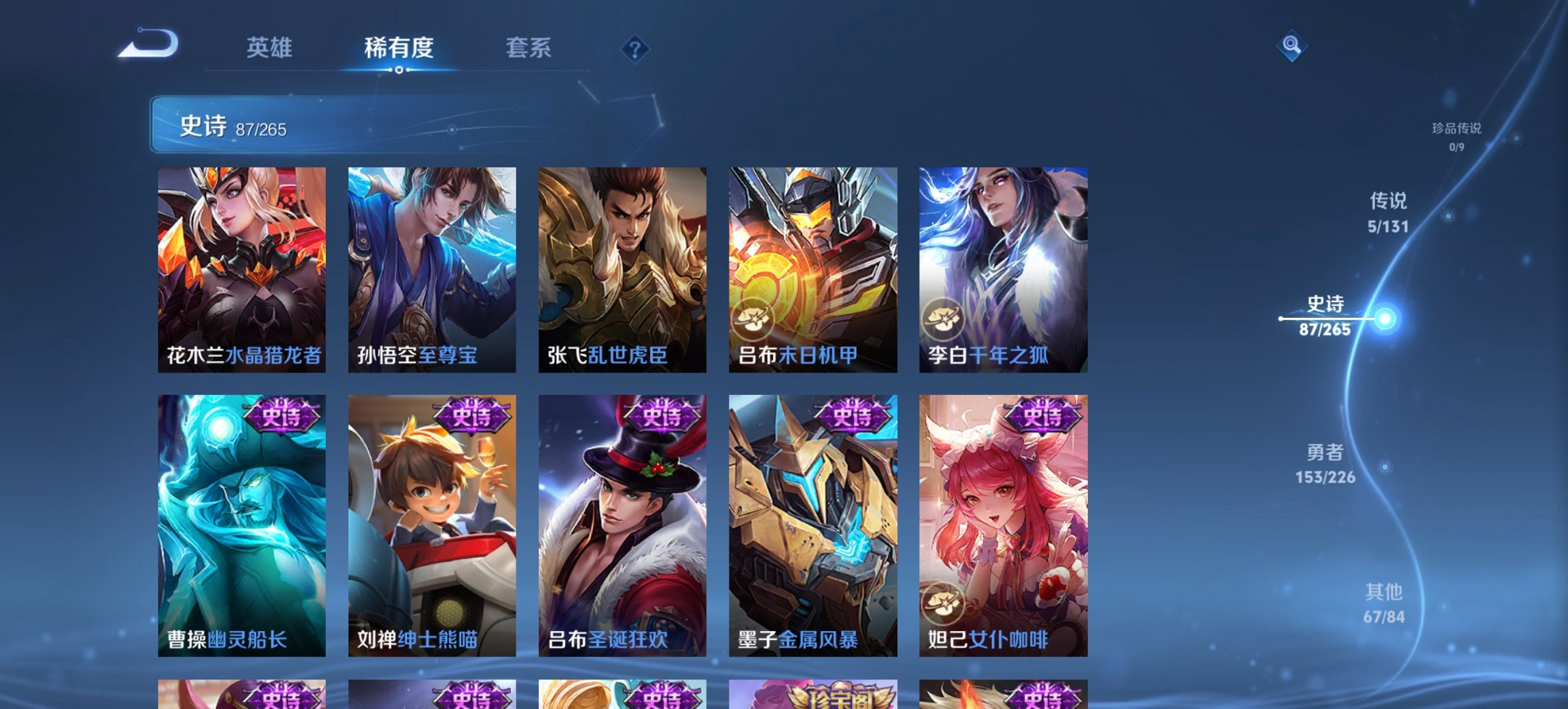Switch to the 套系 tab
Screen dimensions: 1568x709
pyautogui.click(x=528, y=48)
